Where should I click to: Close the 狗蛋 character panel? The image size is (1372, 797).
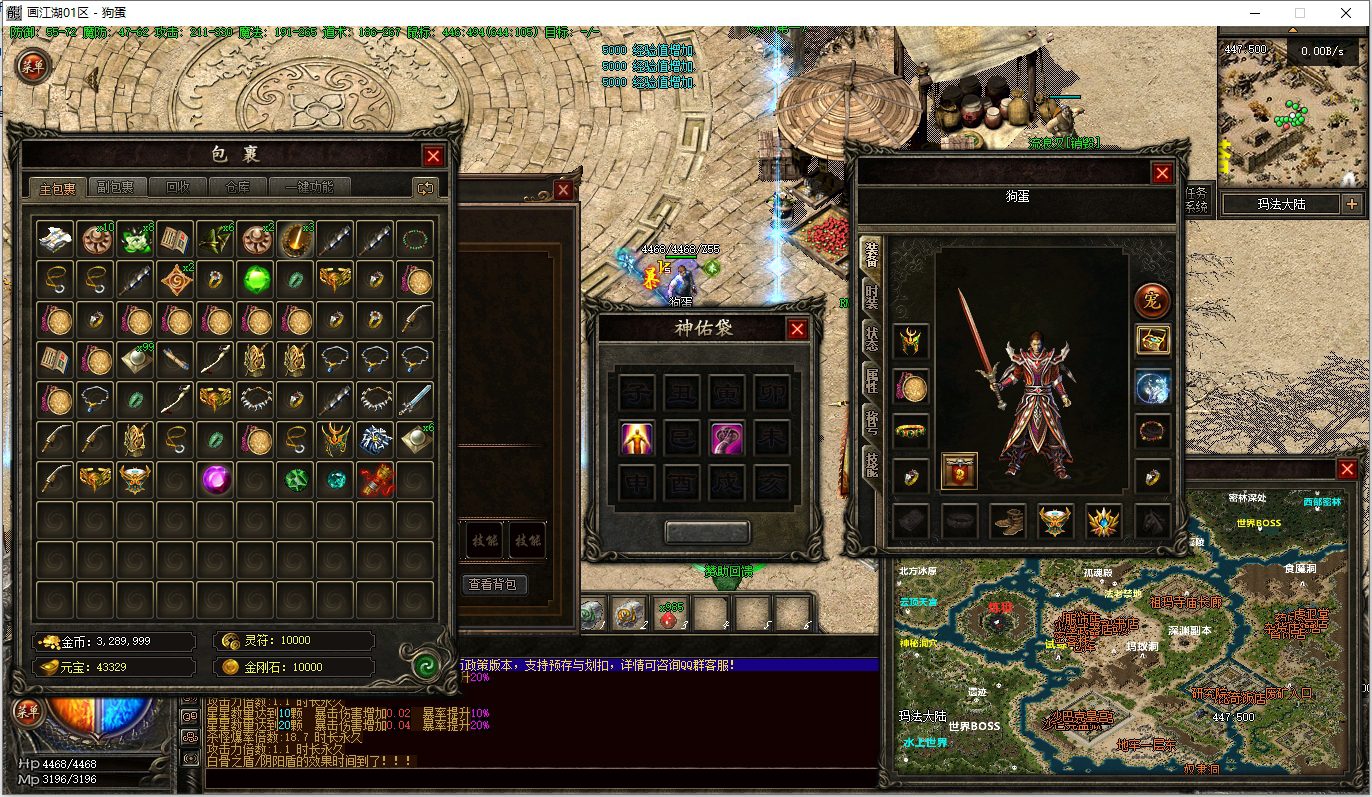tap(1162, 173)
